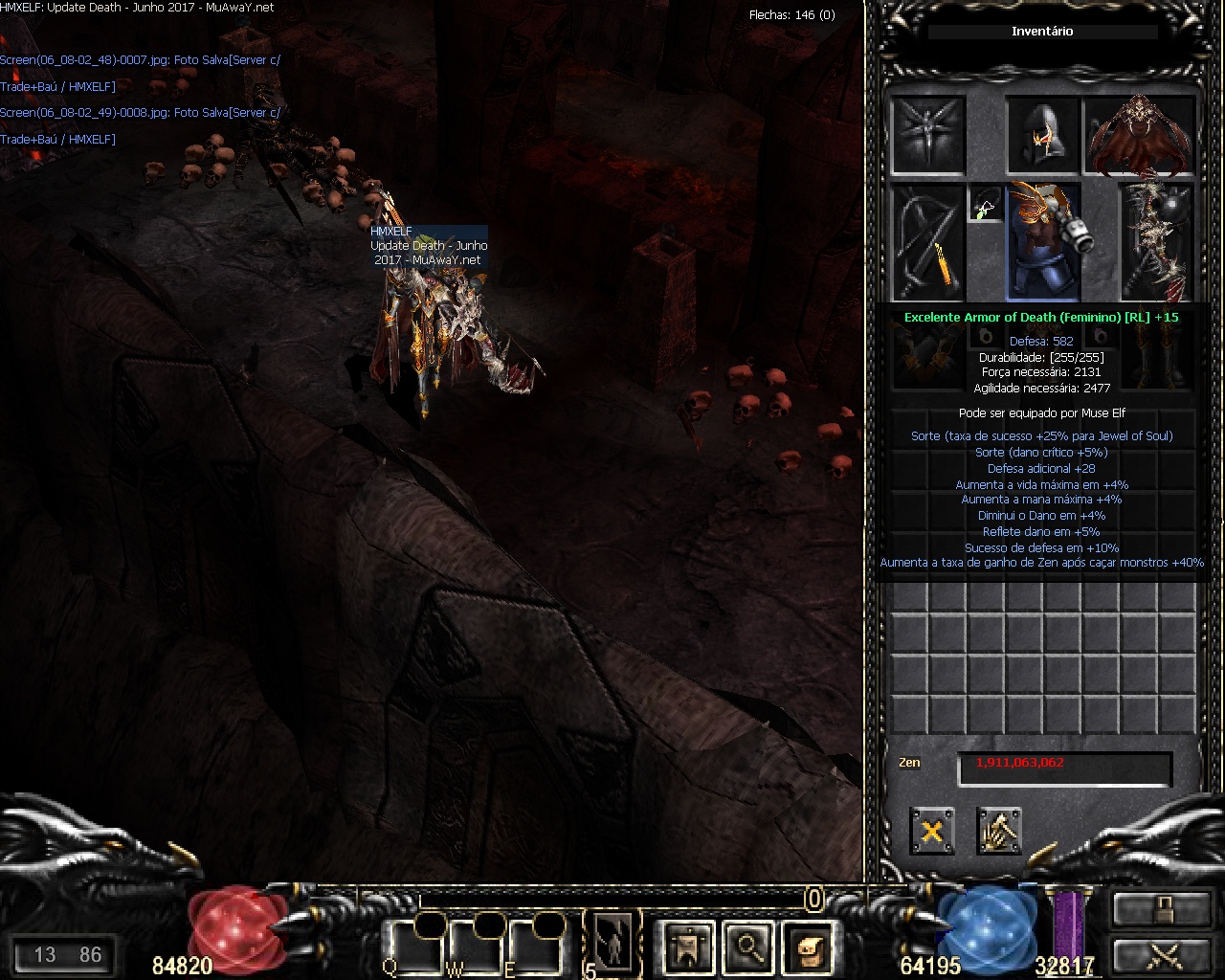Click the padlock button in the corner
Screen dimensions: 1225x980
click(x=1161, y=909)
